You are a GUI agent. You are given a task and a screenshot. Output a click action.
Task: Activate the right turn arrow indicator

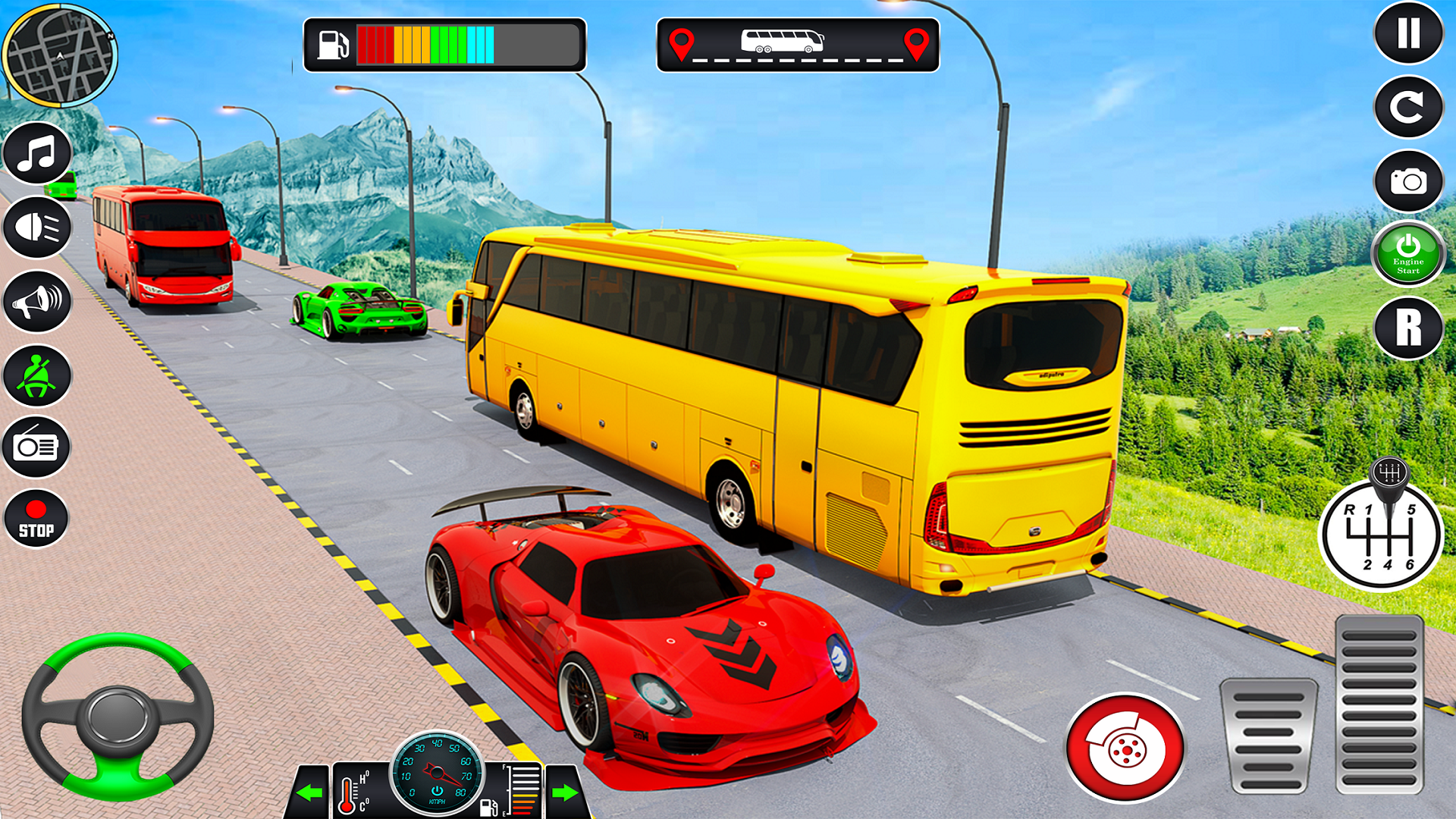click(x=565, y=793)
